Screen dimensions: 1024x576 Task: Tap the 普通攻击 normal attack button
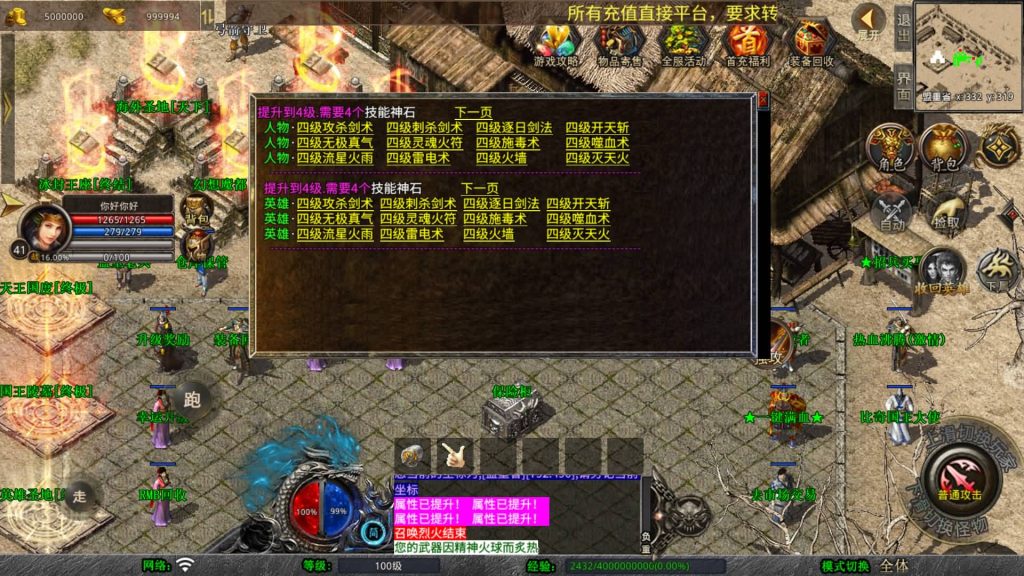coord(959,477)
